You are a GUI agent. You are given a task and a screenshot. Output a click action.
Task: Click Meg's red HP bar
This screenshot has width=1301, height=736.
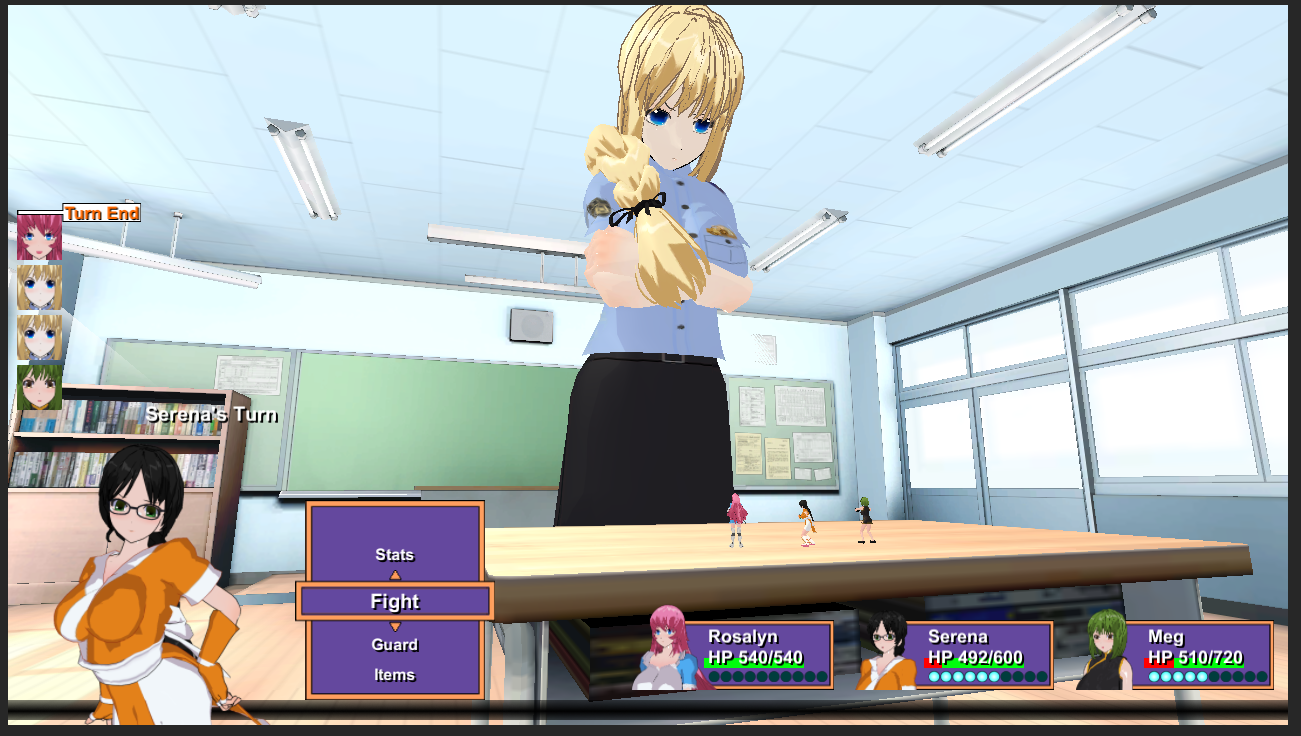click(x=1160, y=662)
